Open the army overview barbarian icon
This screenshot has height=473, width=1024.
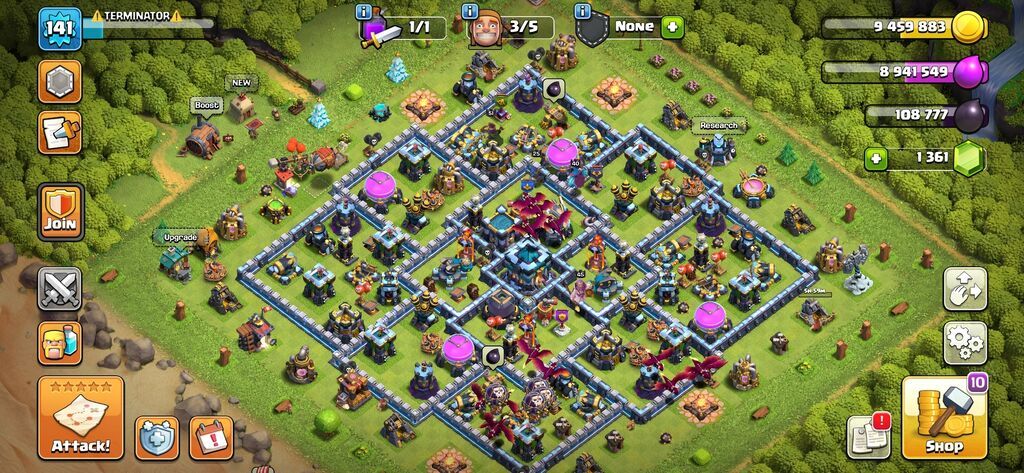[60, 343]
